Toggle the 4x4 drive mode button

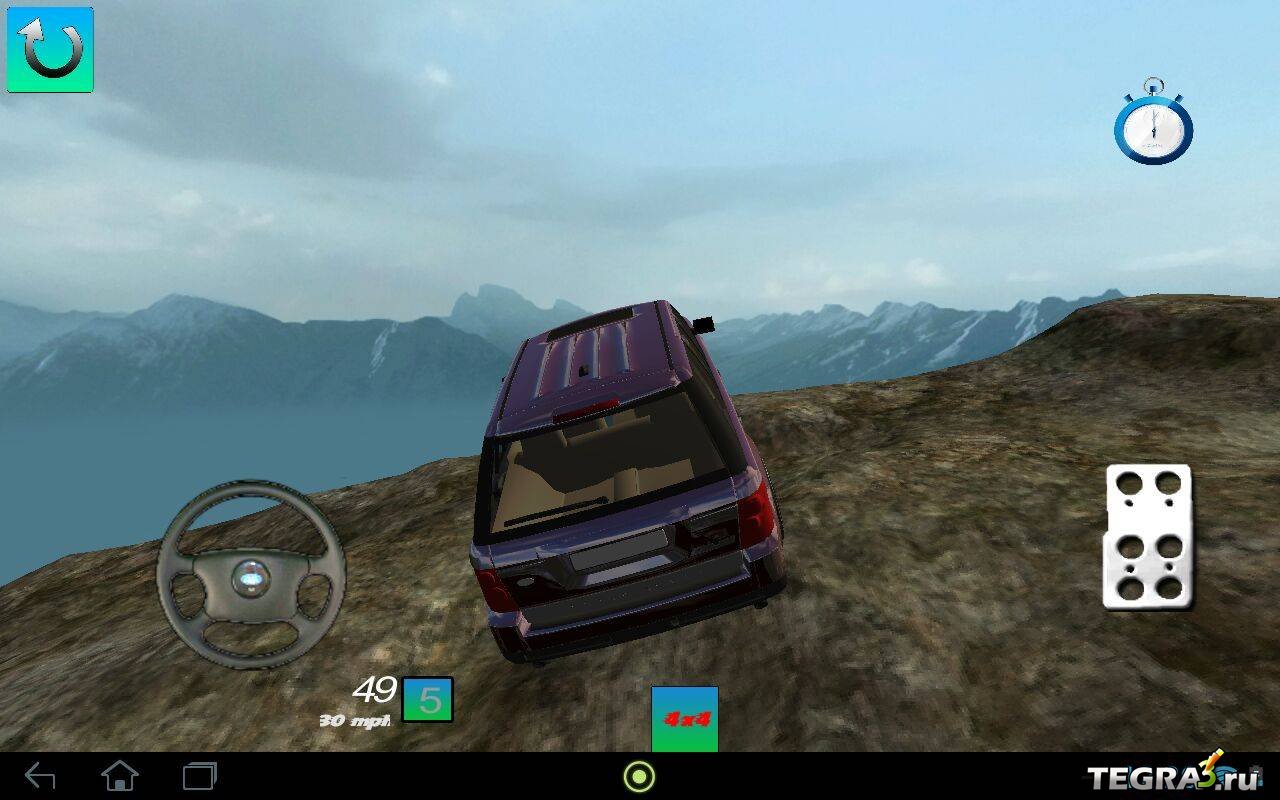click(x=685, y=718)
